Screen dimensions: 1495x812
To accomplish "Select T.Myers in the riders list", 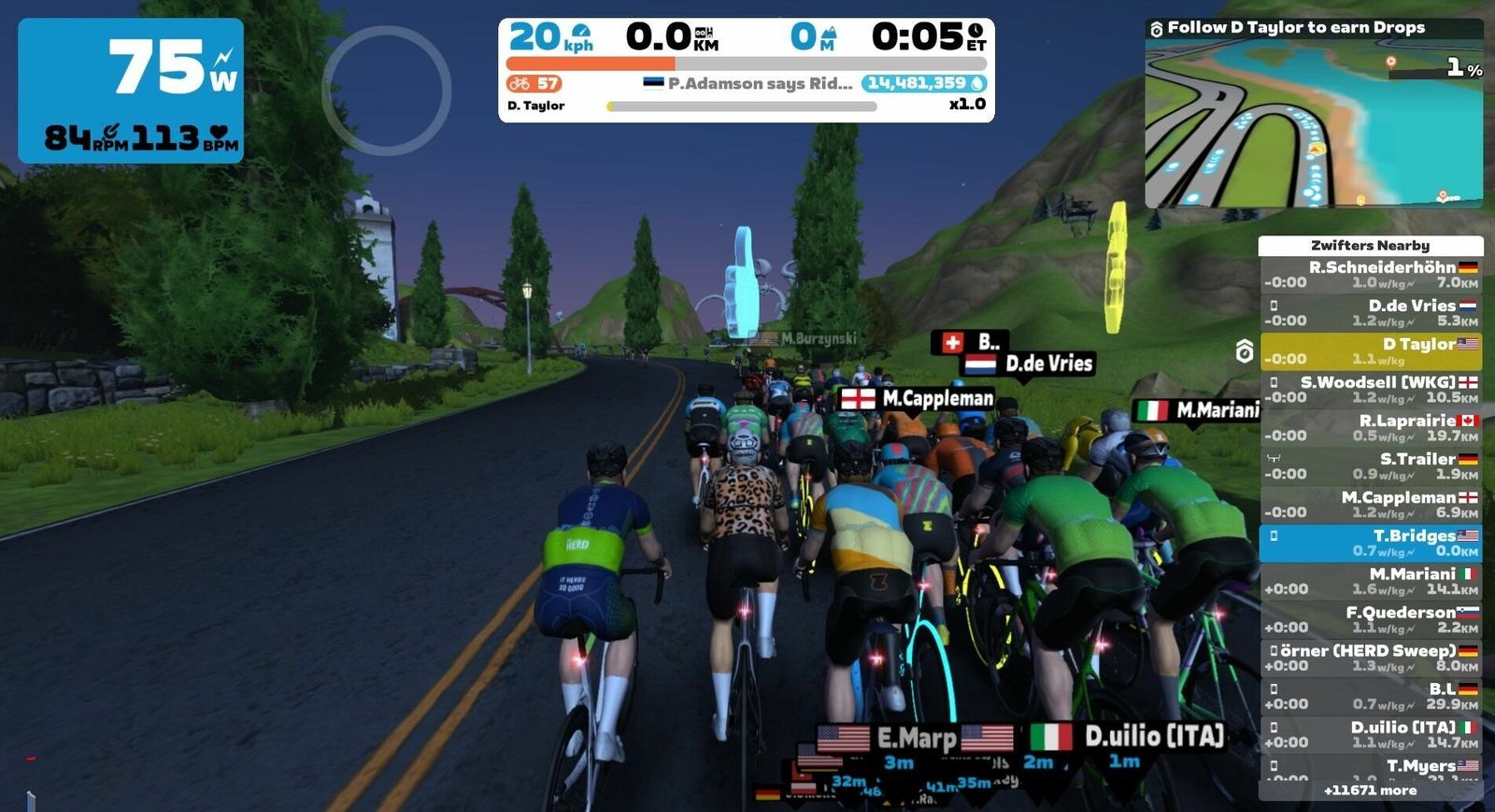I will 1371,768.
